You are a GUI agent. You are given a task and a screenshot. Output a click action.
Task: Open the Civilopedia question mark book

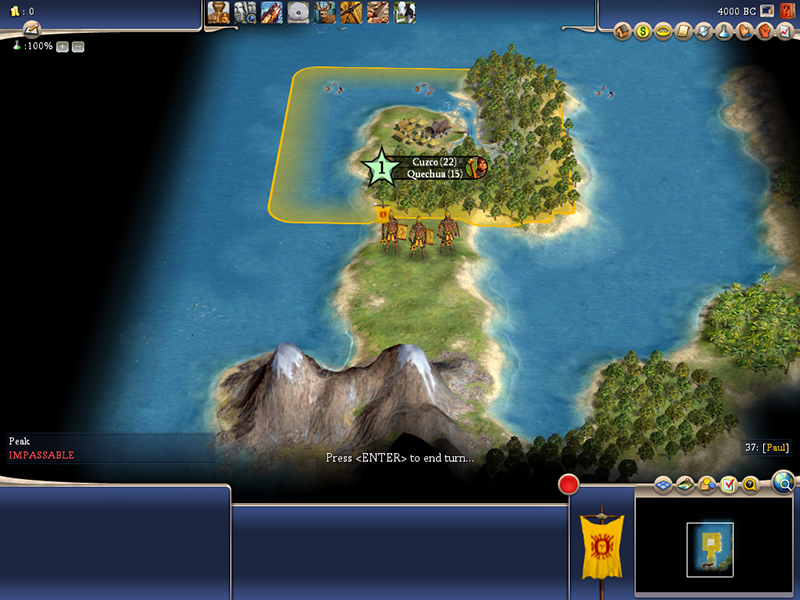789,10
